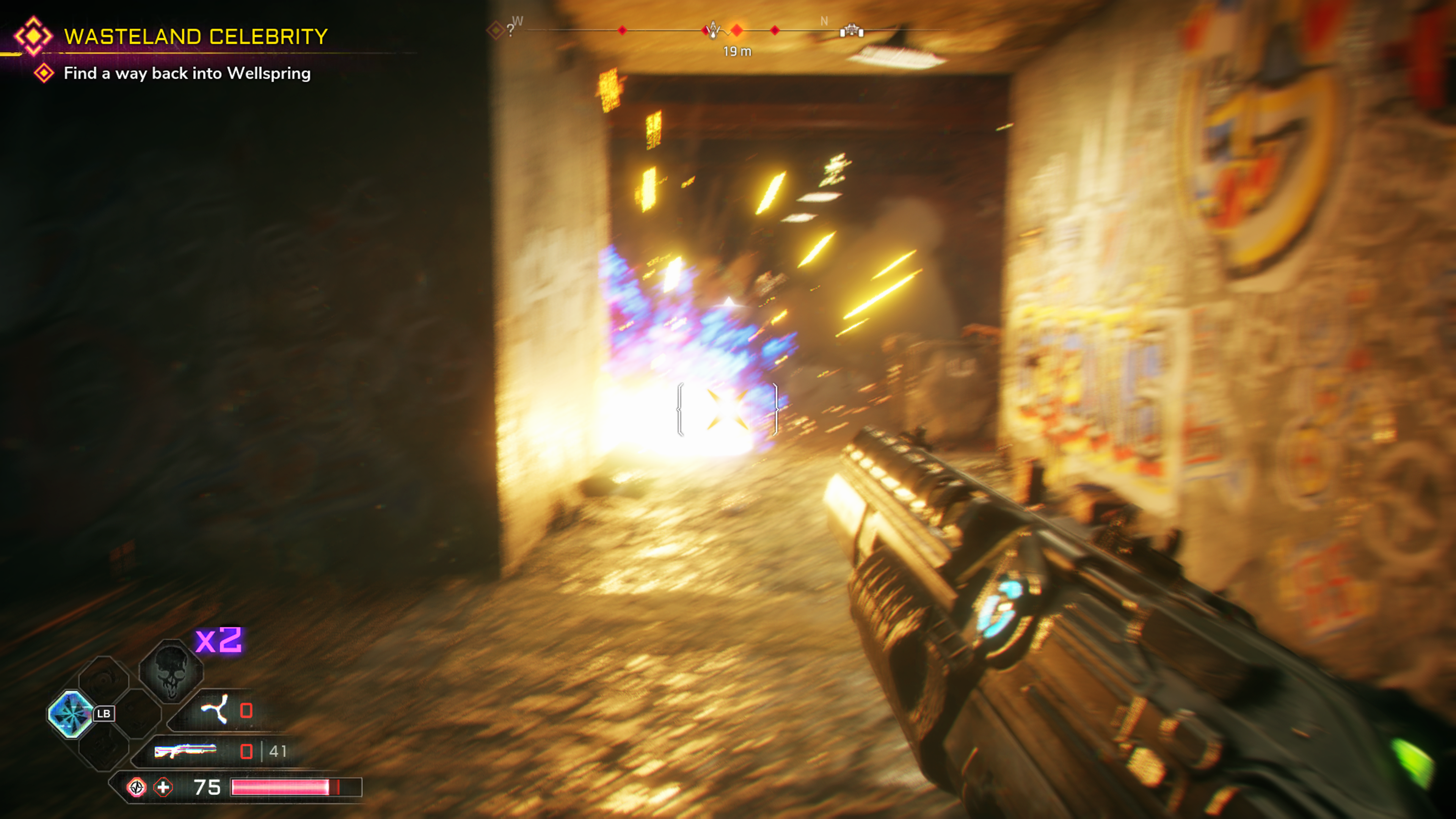Click the vehicle marker on the compass
Image resolution: width=1456 pixels, height=819 pixels.
[851, 30]
